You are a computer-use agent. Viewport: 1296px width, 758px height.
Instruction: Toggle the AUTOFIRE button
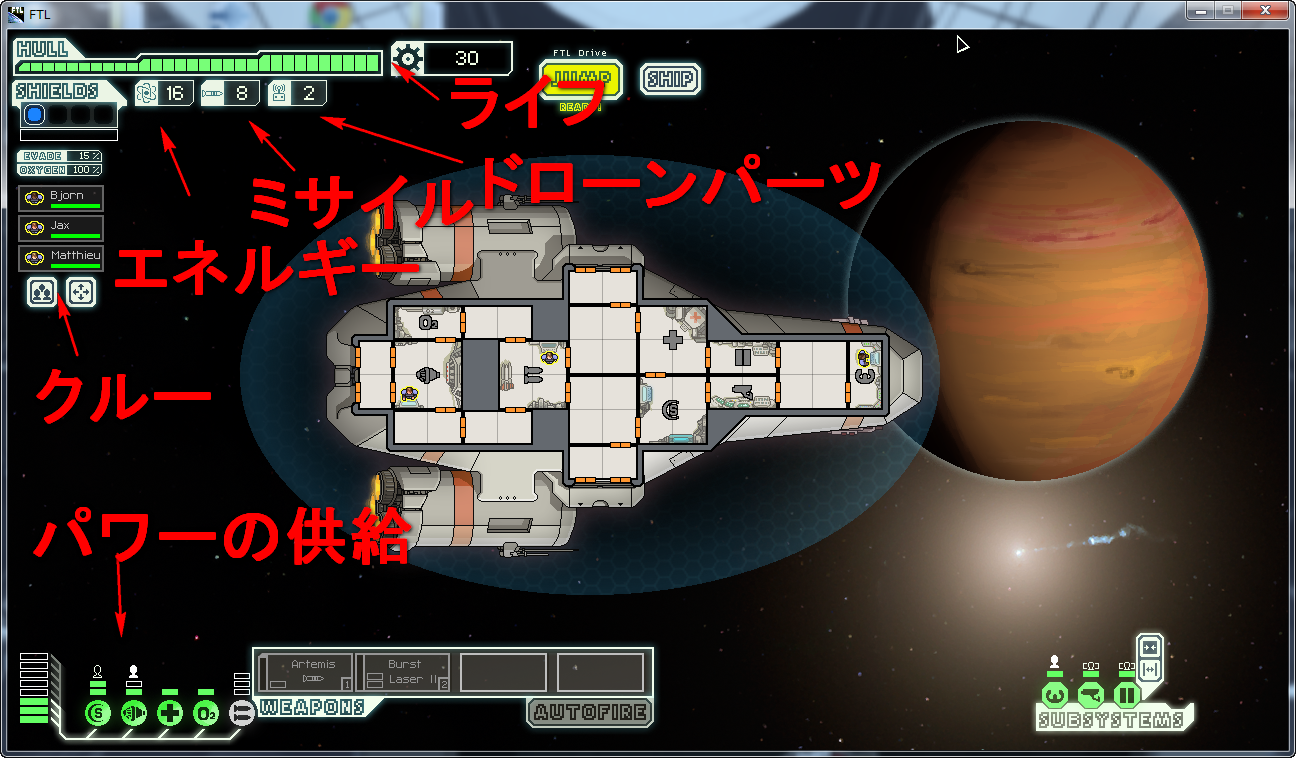click(x=589, y=712)
